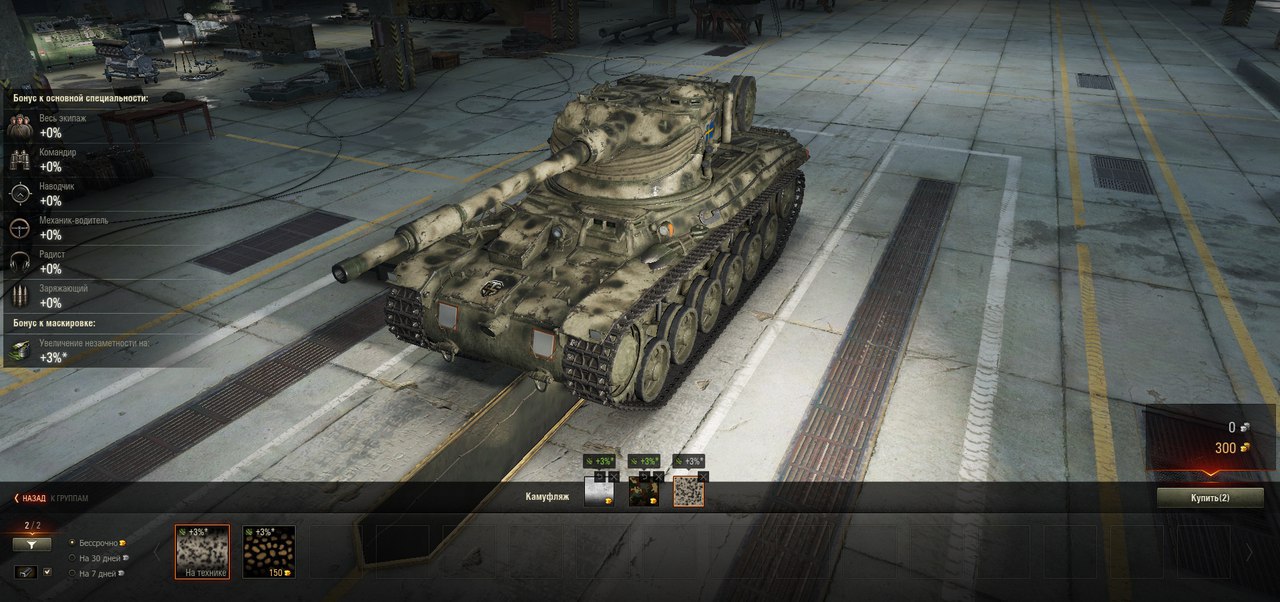1280x602 pixels.
Task: Open the camouflage filter funnel button
Action: point(32,544)
